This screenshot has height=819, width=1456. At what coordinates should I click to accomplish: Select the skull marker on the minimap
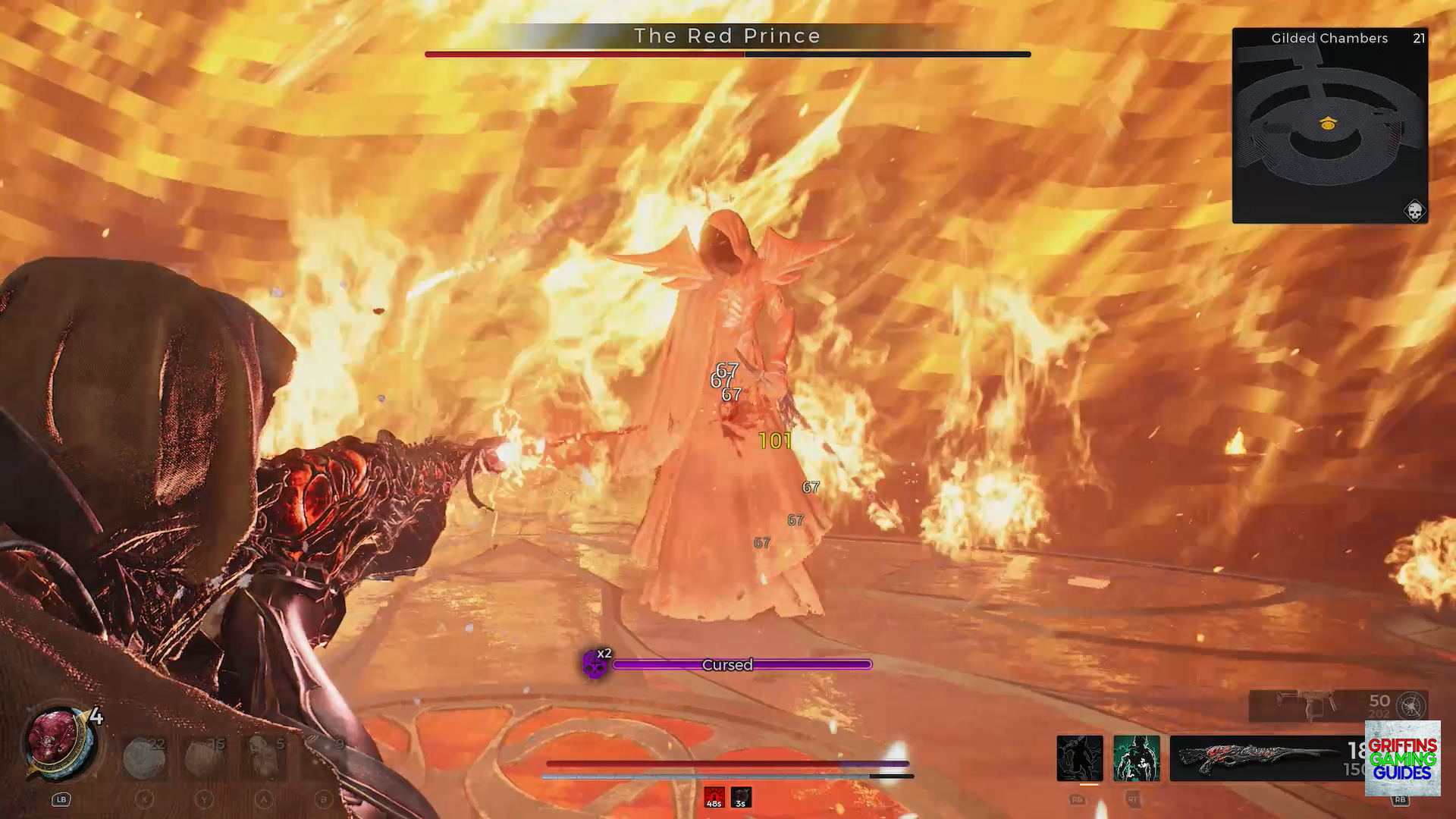(x=1414, y=210)
